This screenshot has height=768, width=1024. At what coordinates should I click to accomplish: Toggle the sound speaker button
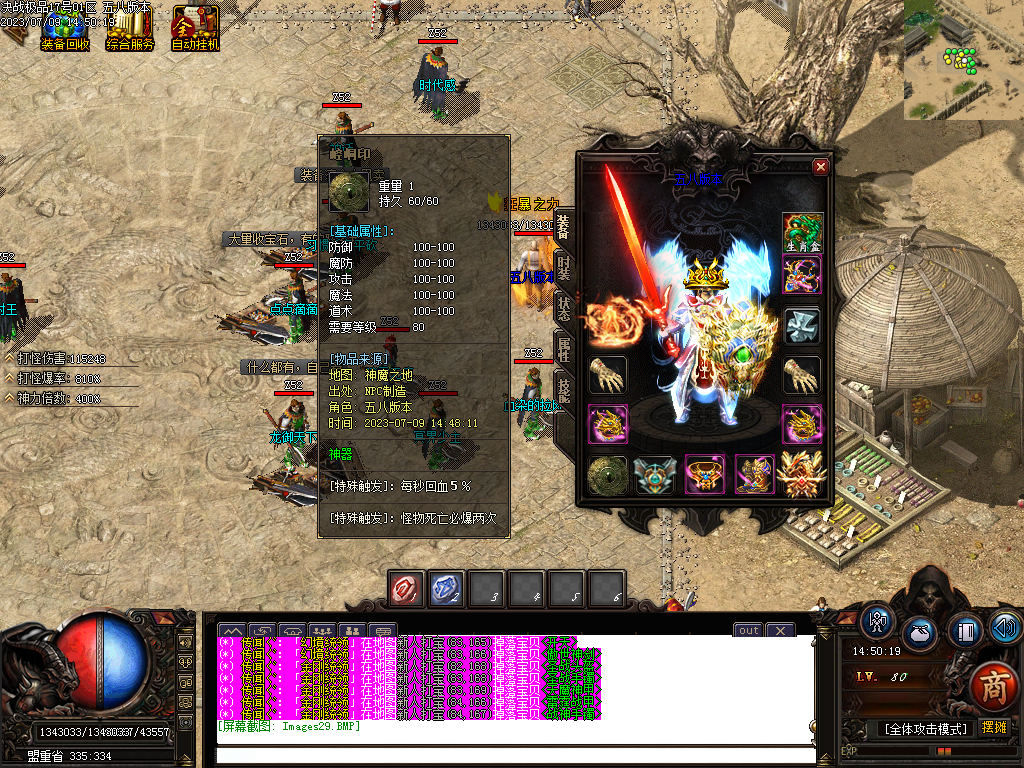(x=1005, y=627)
